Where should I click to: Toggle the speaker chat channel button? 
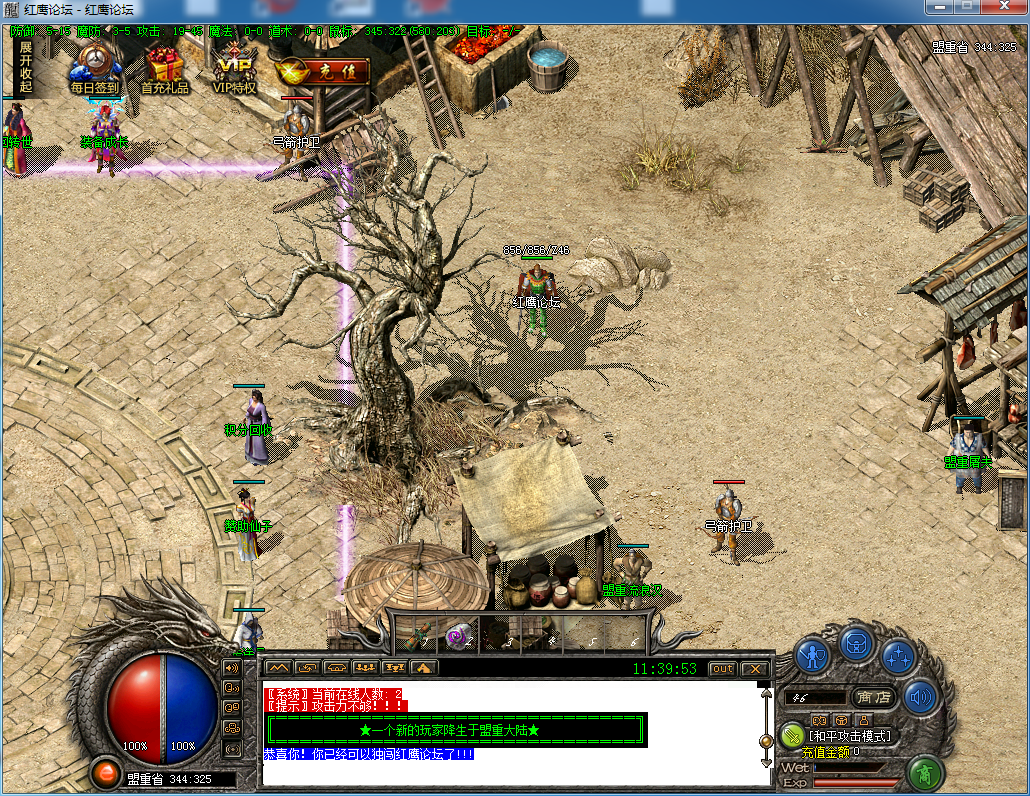pos(232,667)
